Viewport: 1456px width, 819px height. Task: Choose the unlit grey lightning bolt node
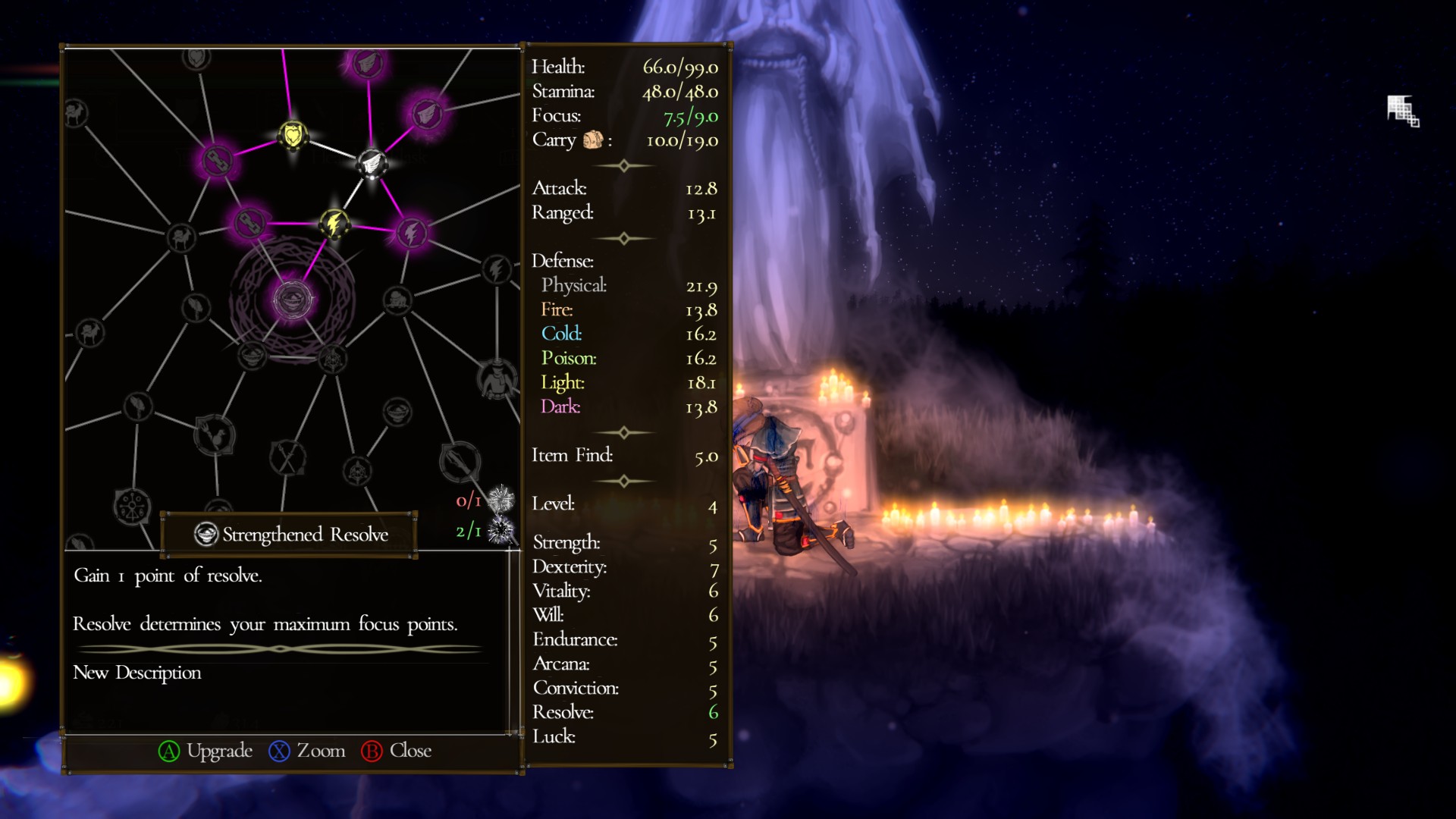(x=497, y=268)
